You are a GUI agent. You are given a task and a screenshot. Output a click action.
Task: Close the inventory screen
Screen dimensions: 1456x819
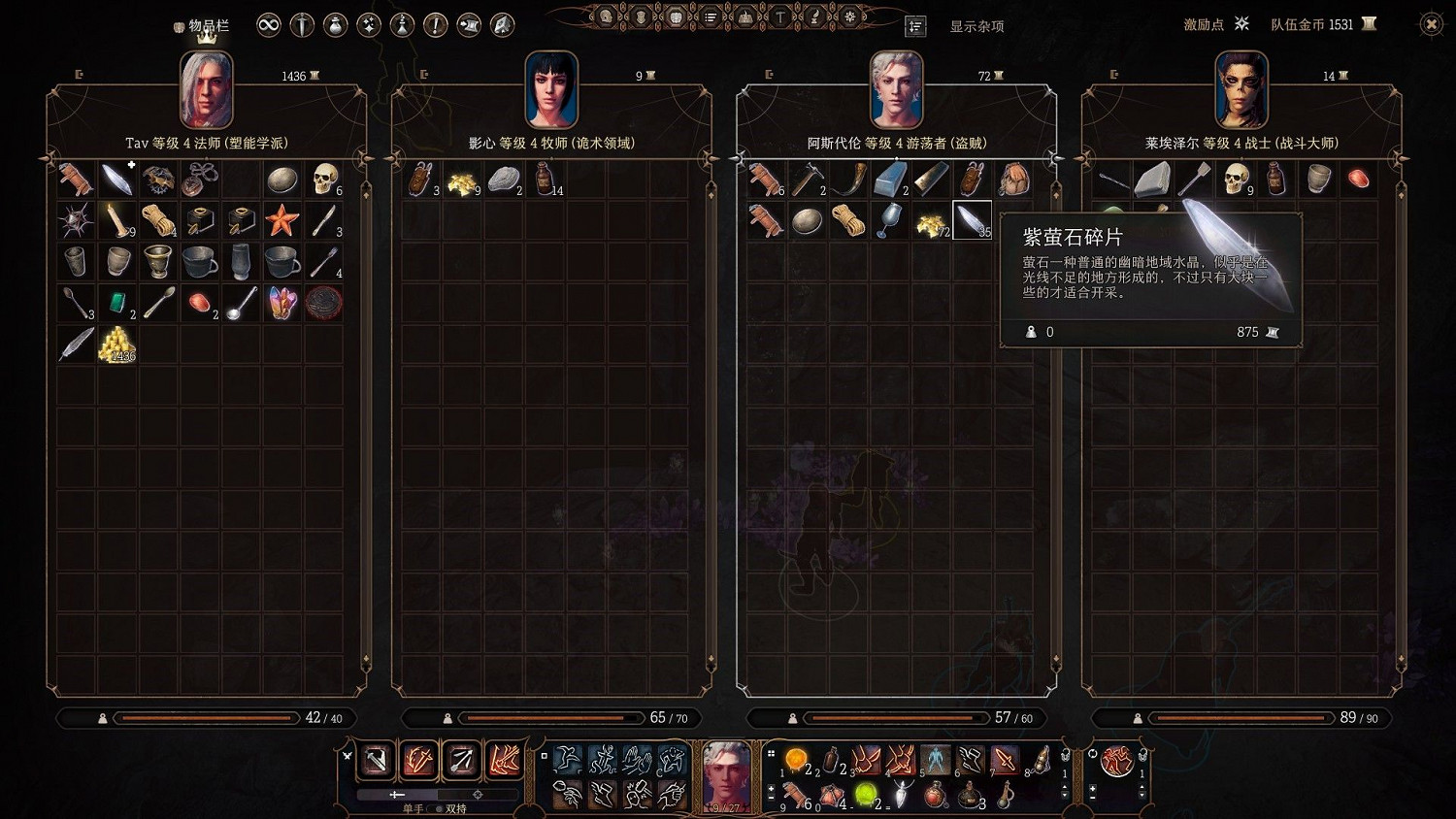click(1431, 25)
